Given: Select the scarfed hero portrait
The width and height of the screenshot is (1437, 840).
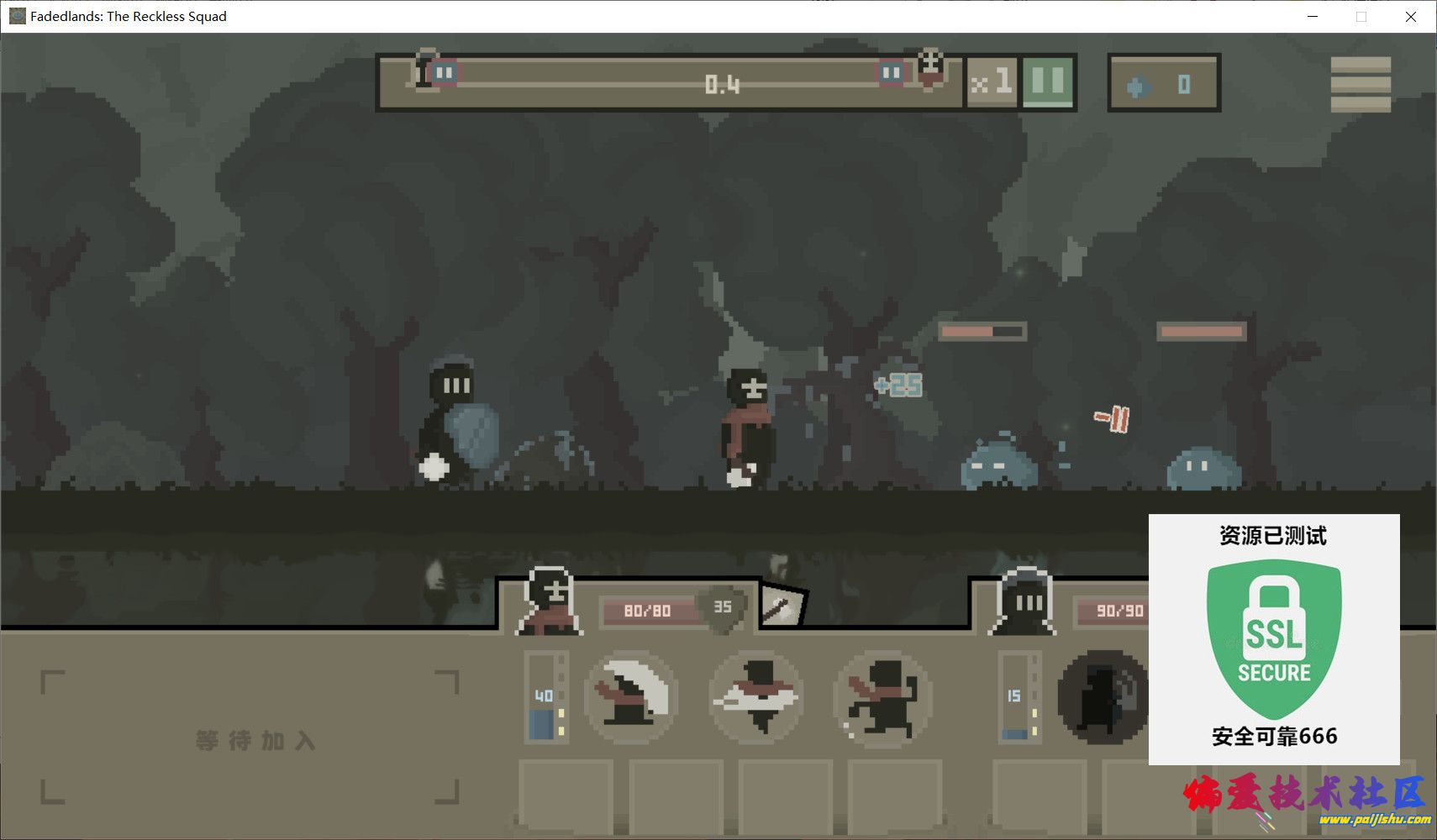Looking at the screenshot, I should (x=550, y=601).
